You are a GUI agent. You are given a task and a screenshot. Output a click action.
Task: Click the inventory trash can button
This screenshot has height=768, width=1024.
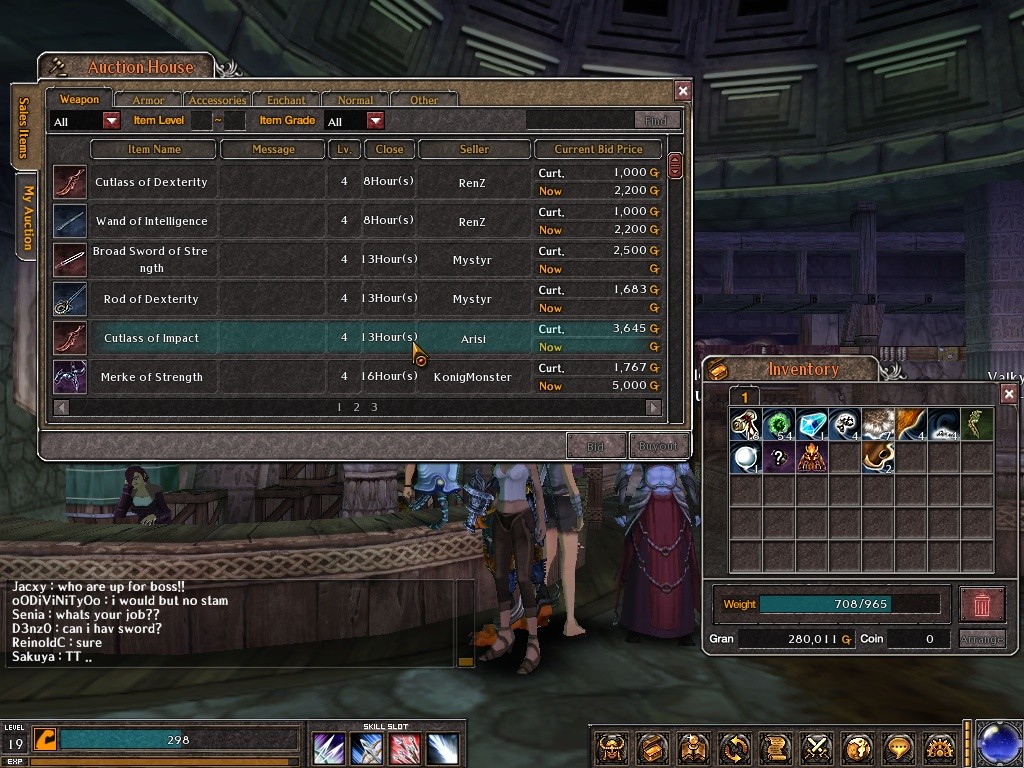point(981,604)
